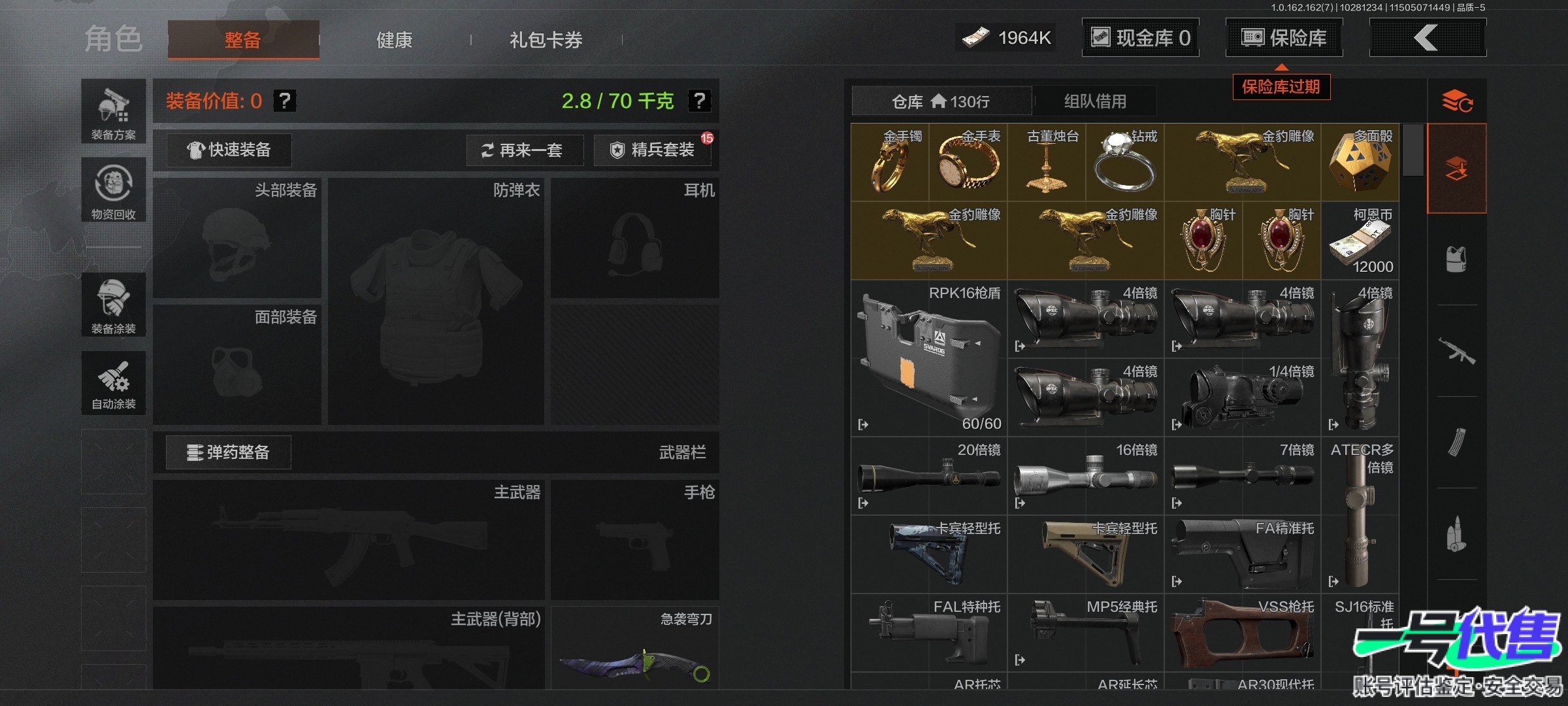Screen dimensions: 1568x706
Task: Select the 柯恩币 cash stack item
Action: click(x=1360, y=241)
